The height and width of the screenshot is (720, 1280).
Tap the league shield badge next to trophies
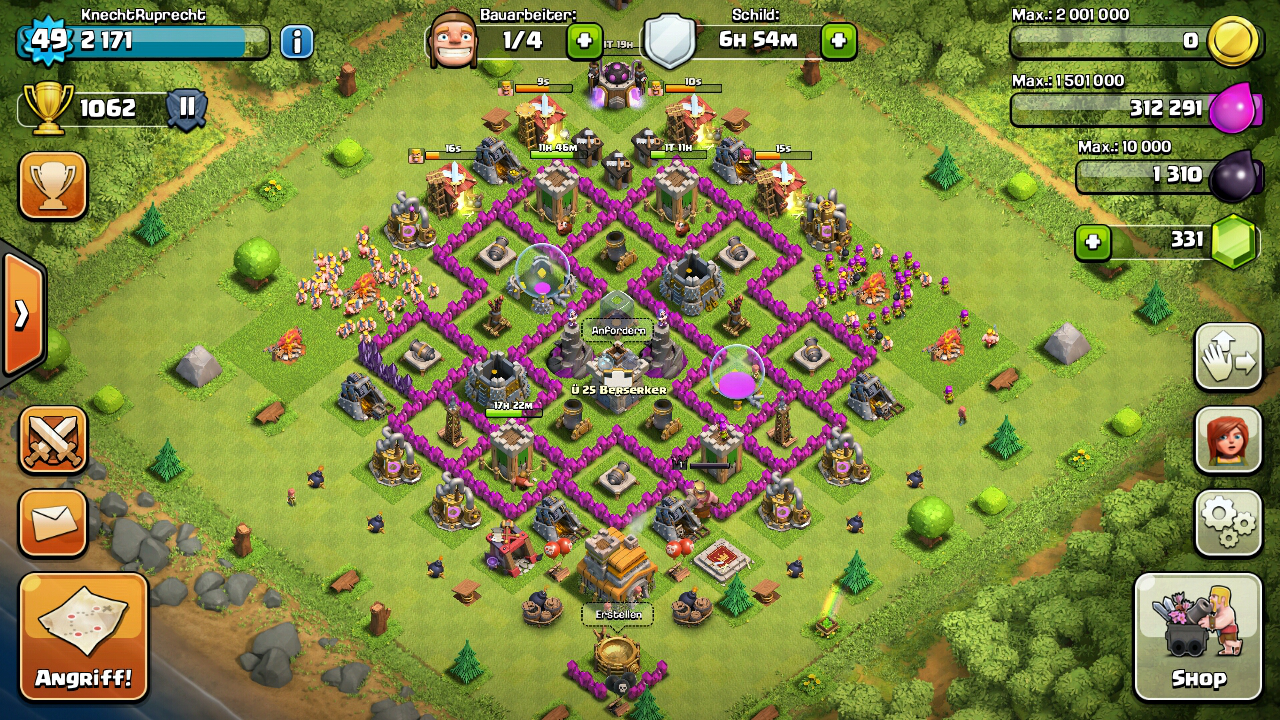pyautogui.click(x=186, y=108)
